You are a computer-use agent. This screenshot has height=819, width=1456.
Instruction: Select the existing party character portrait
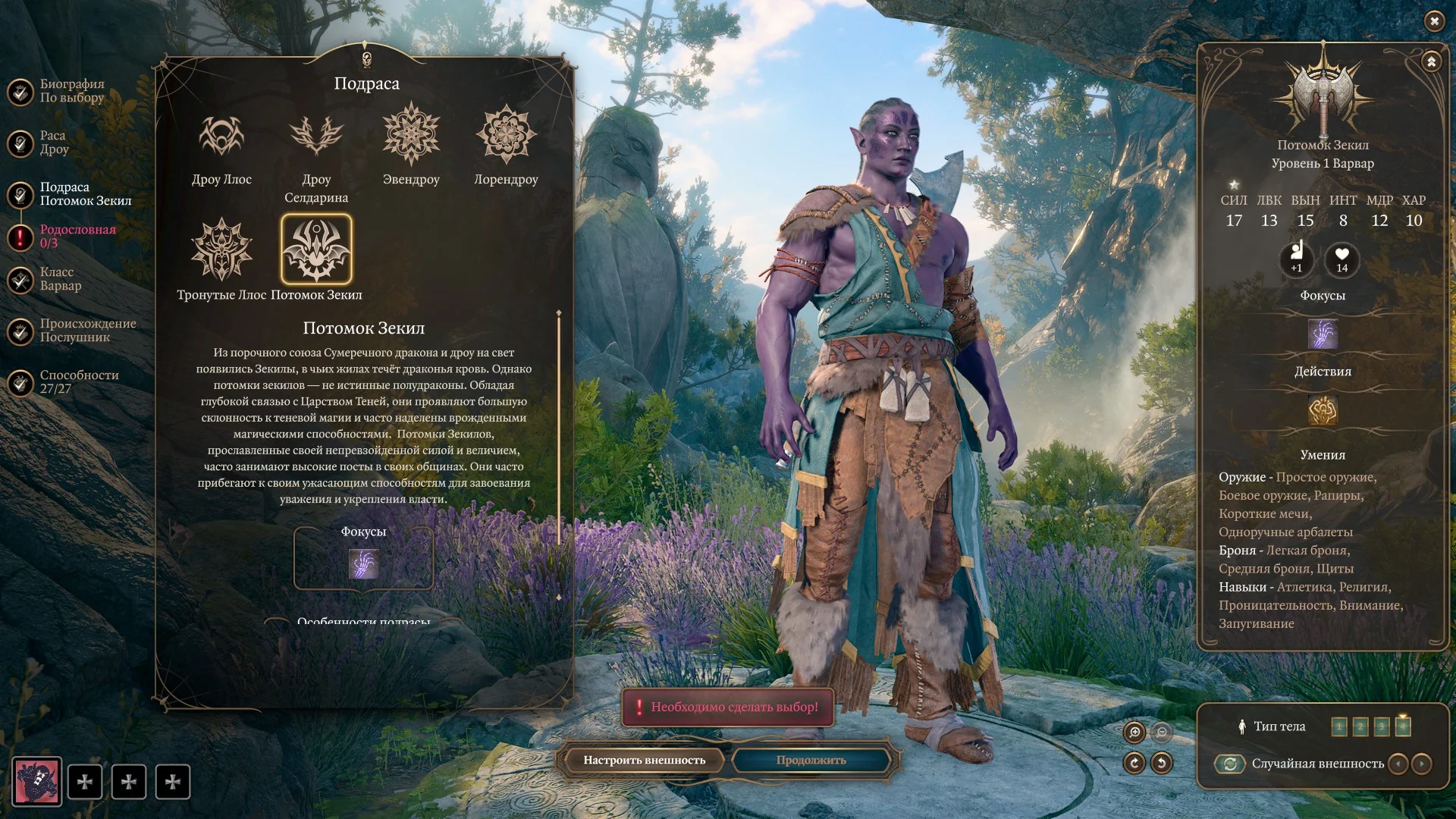coord(36,782)
